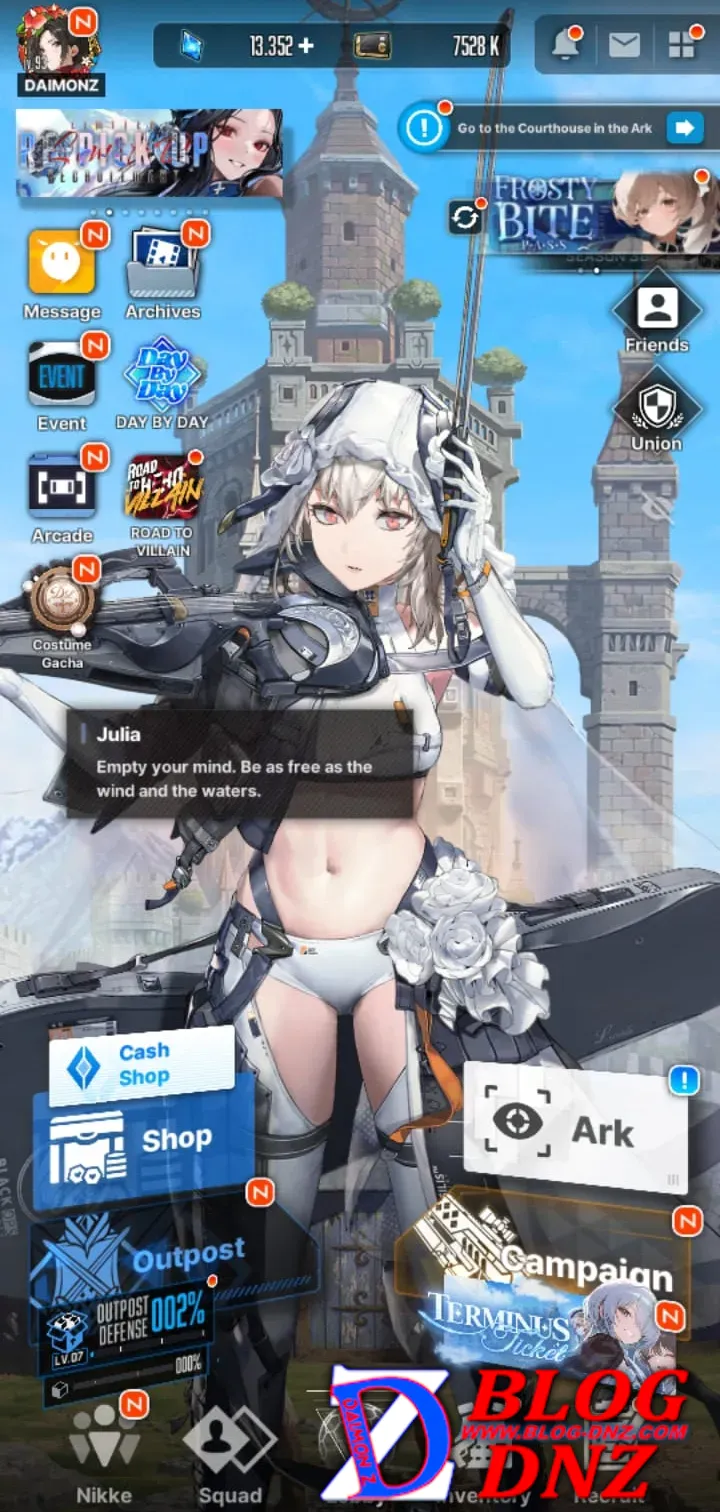Open the grid menu icon

point(681,45)
